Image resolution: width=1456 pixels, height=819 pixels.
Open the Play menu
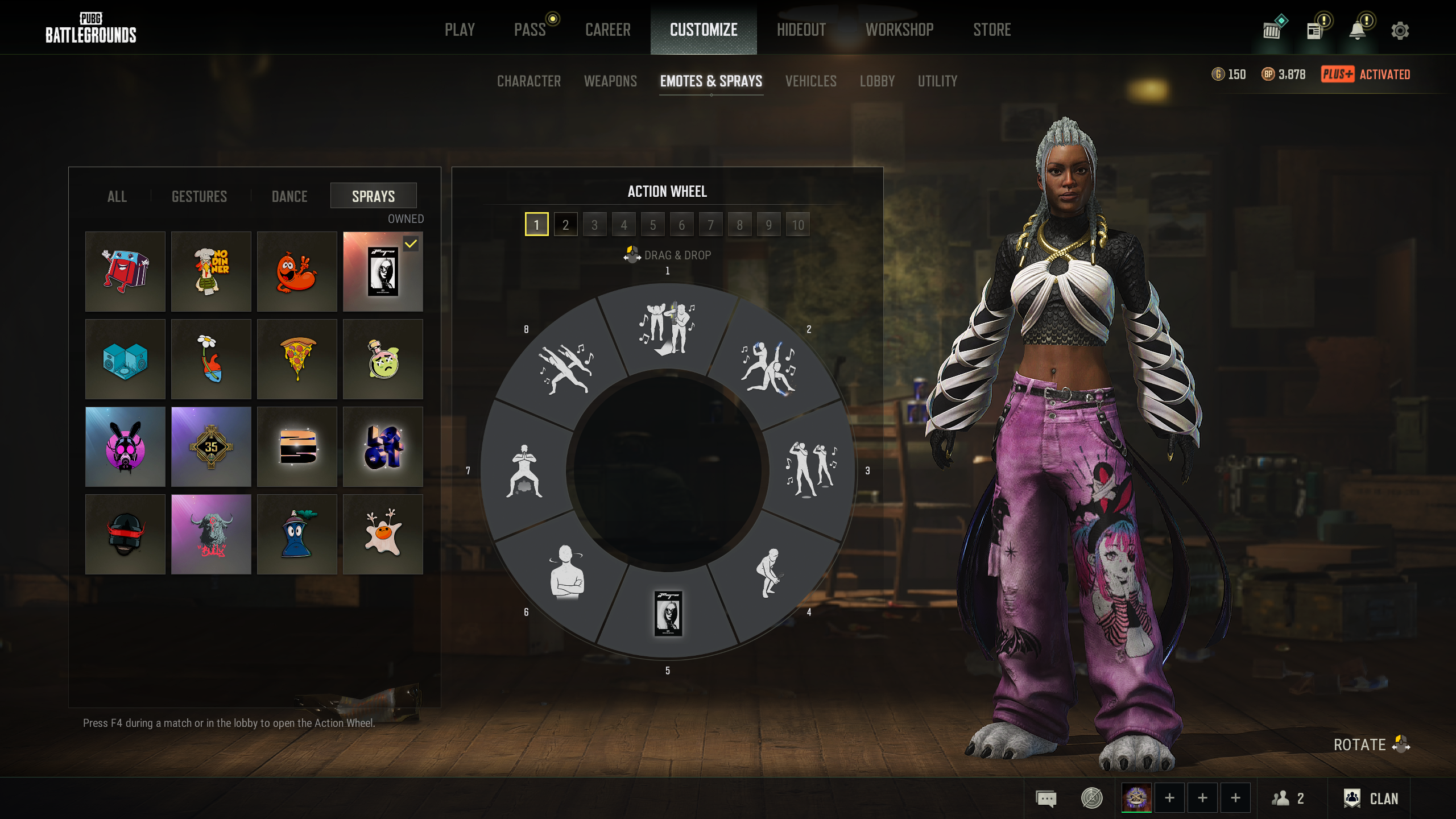coord(460,30)
